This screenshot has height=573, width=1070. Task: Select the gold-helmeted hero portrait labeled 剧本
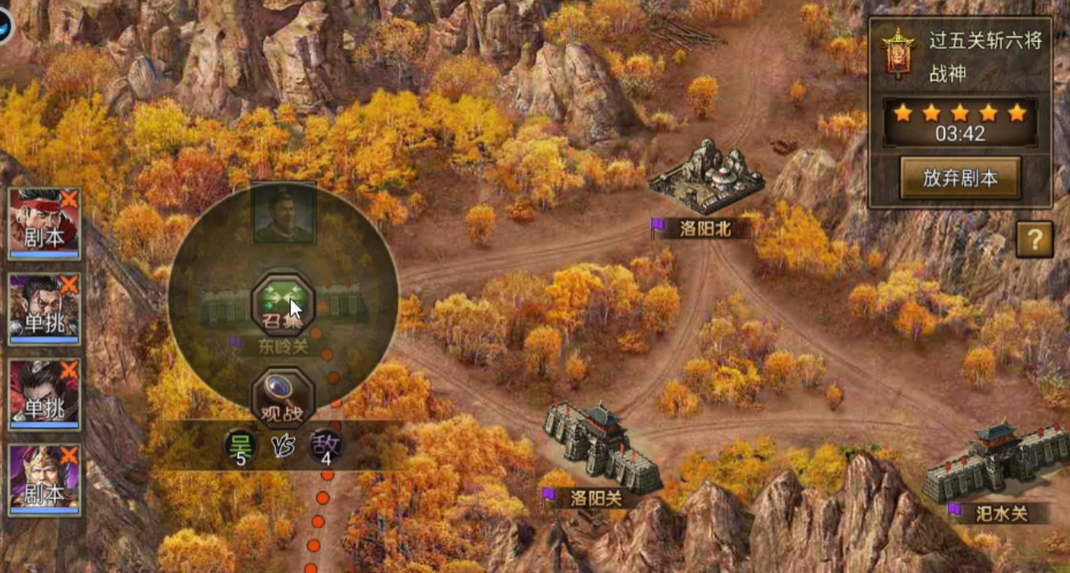click(44, 479)
